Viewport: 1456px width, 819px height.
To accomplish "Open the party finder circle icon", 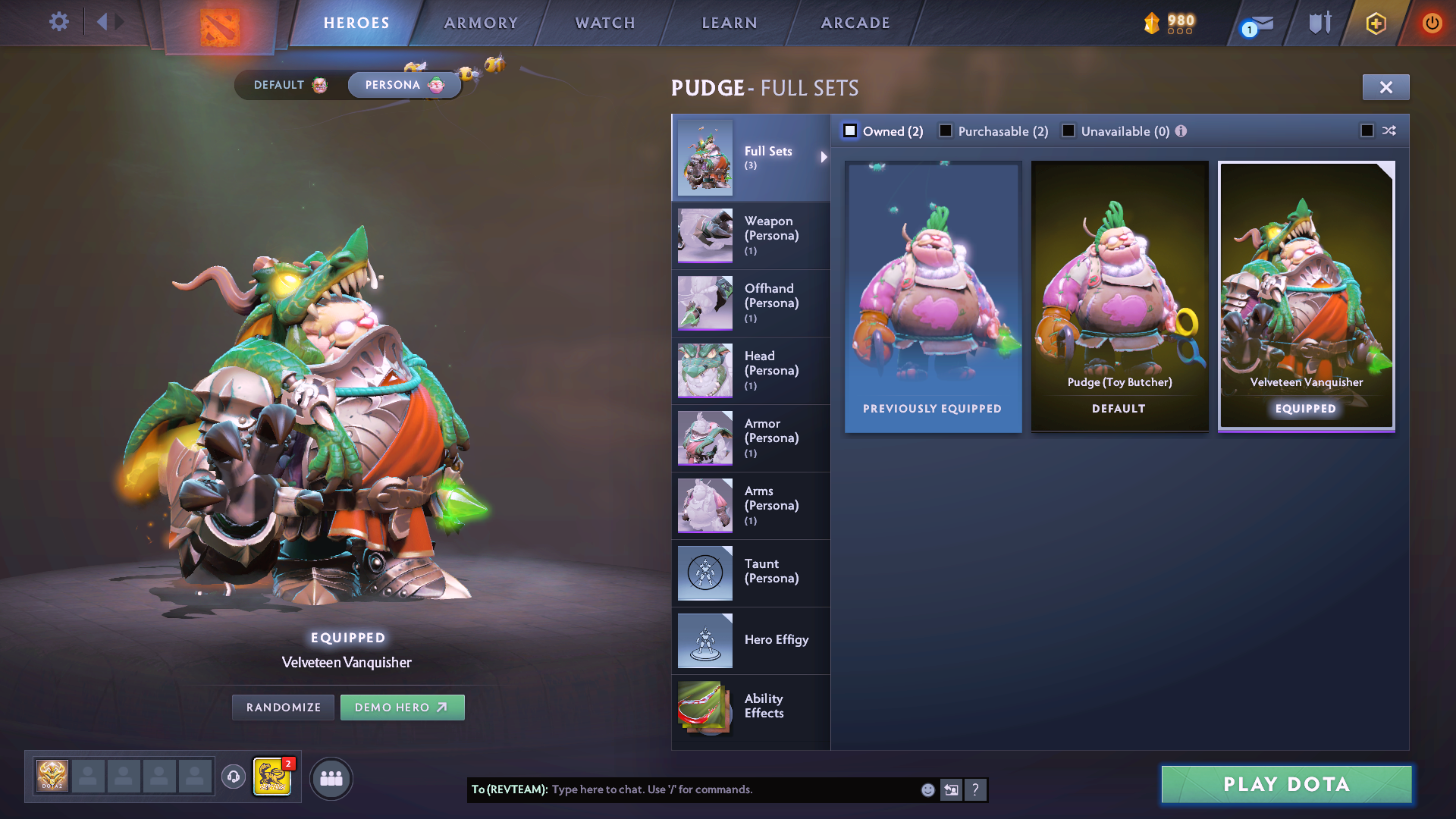I will pos(331,777).
